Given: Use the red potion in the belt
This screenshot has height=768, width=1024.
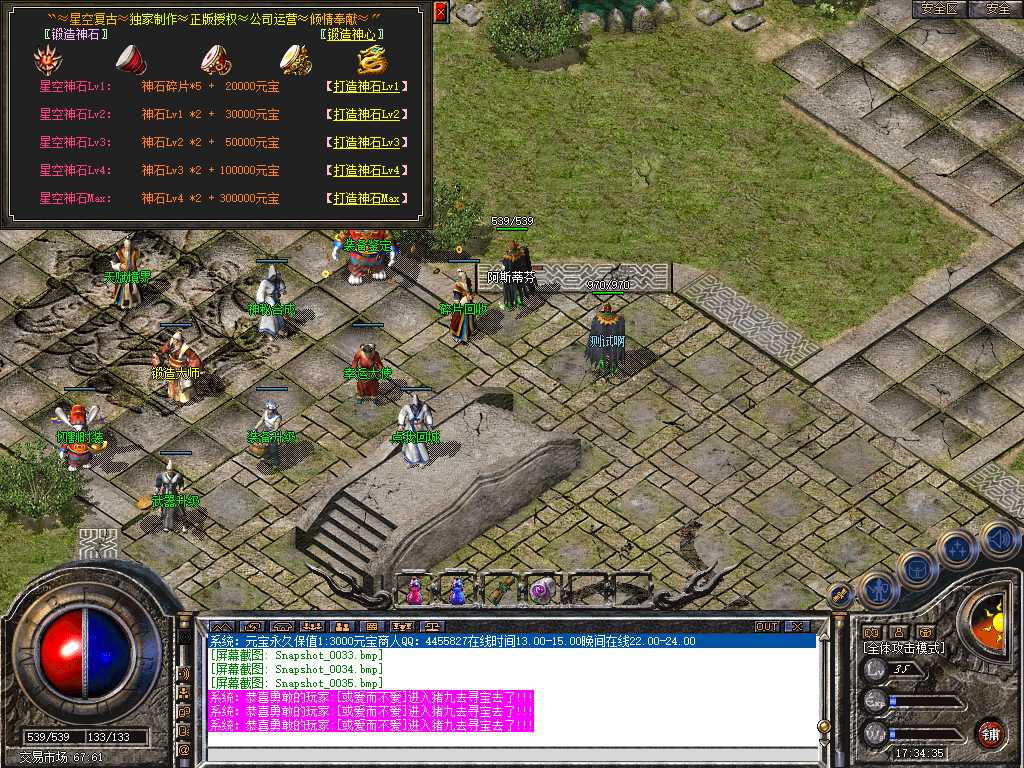Looking at the screenshot, I should tap(414, 590).
